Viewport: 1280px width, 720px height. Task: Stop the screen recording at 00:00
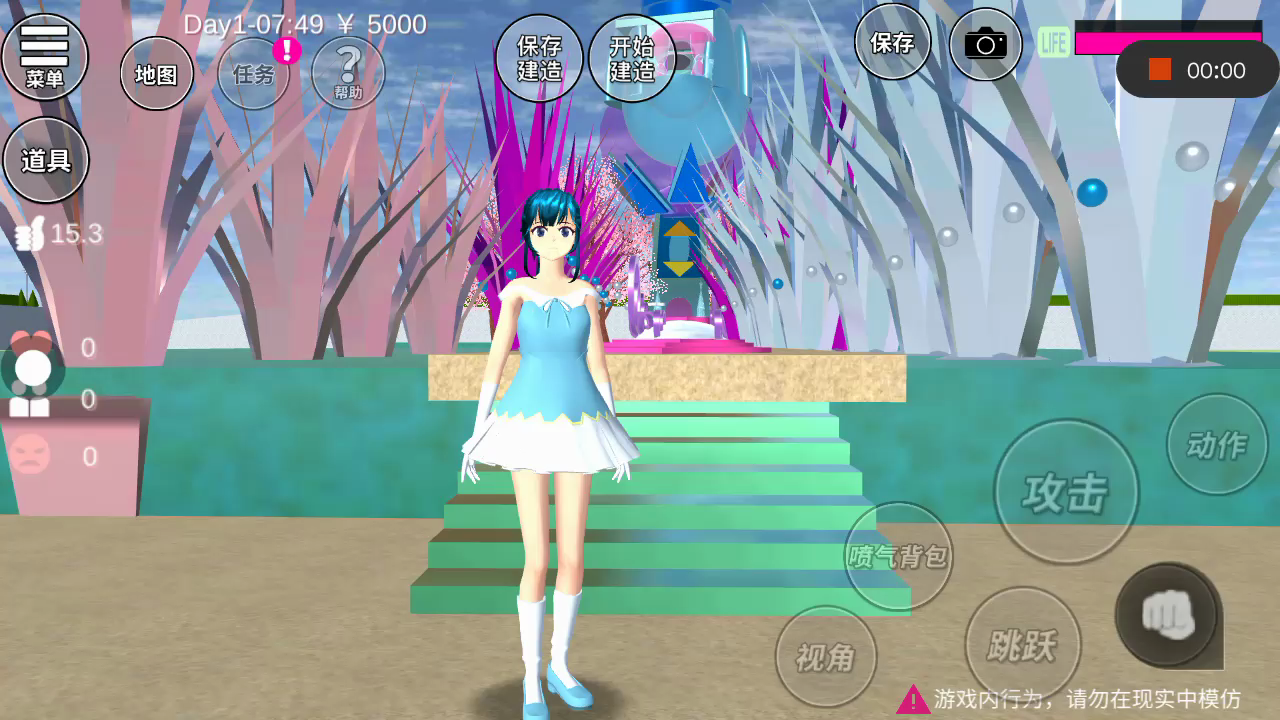(1160, 70)
